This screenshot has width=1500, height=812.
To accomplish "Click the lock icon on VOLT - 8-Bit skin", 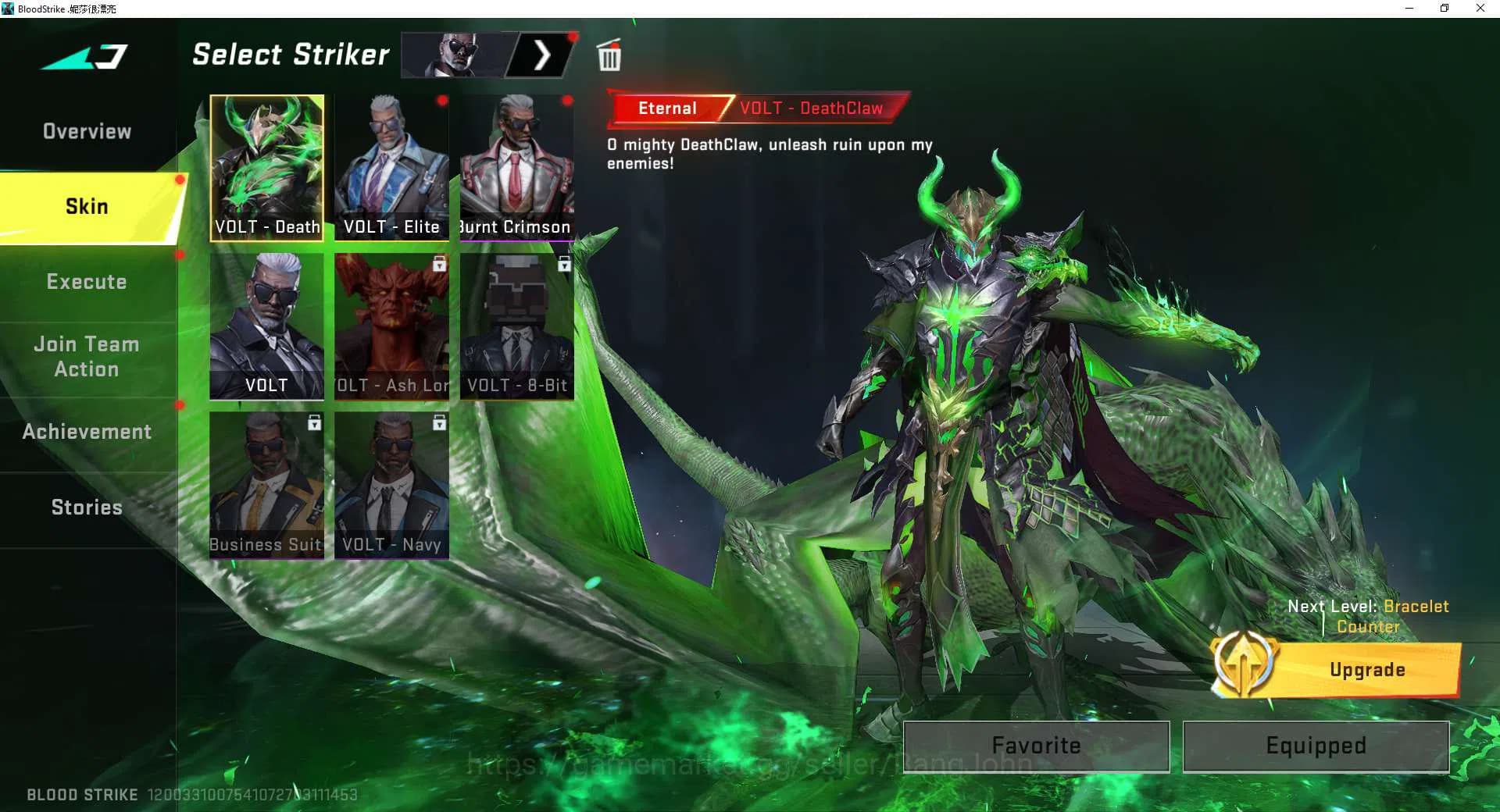I will [x=564, y=265].
